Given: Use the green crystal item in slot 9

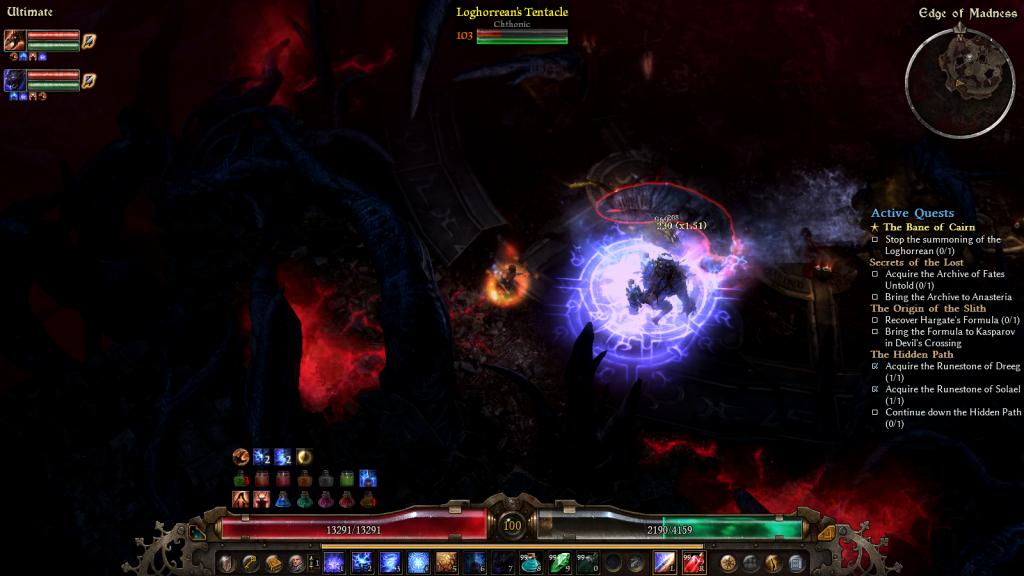Looking at the screenshot, I should (558, 562).
